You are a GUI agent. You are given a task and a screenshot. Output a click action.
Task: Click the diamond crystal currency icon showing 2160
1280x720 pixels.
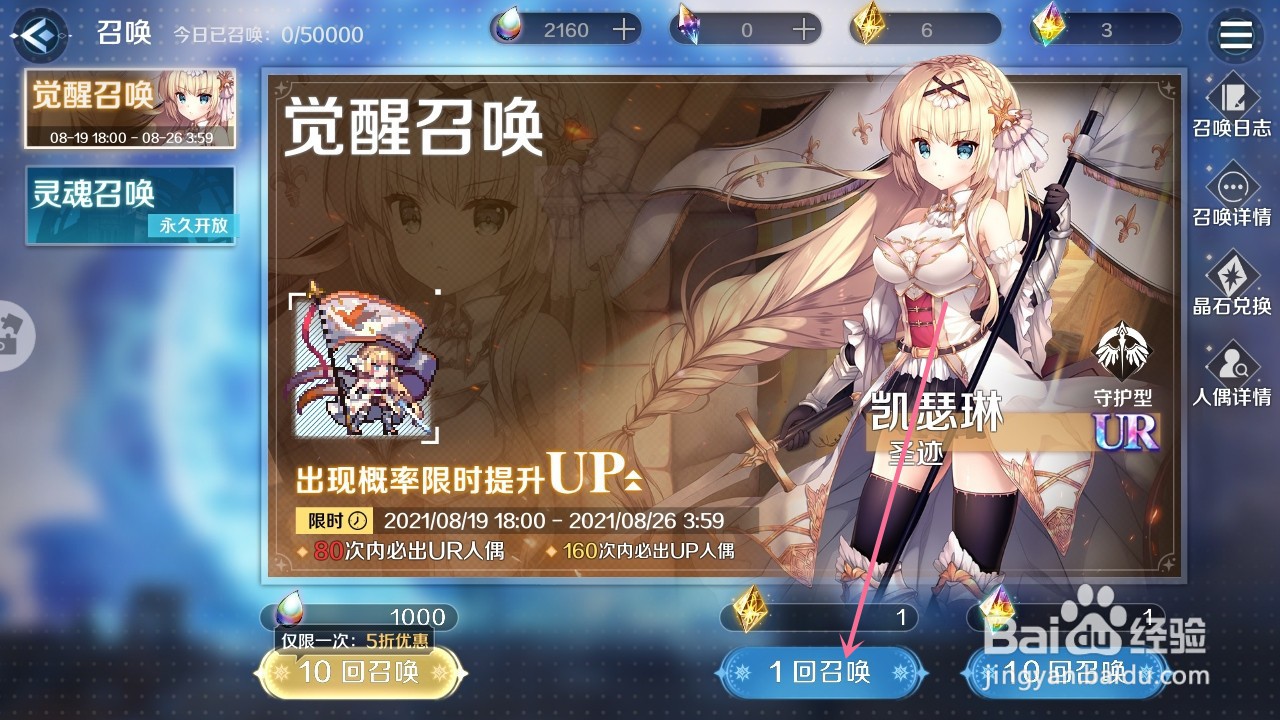[x=510, y=29]
